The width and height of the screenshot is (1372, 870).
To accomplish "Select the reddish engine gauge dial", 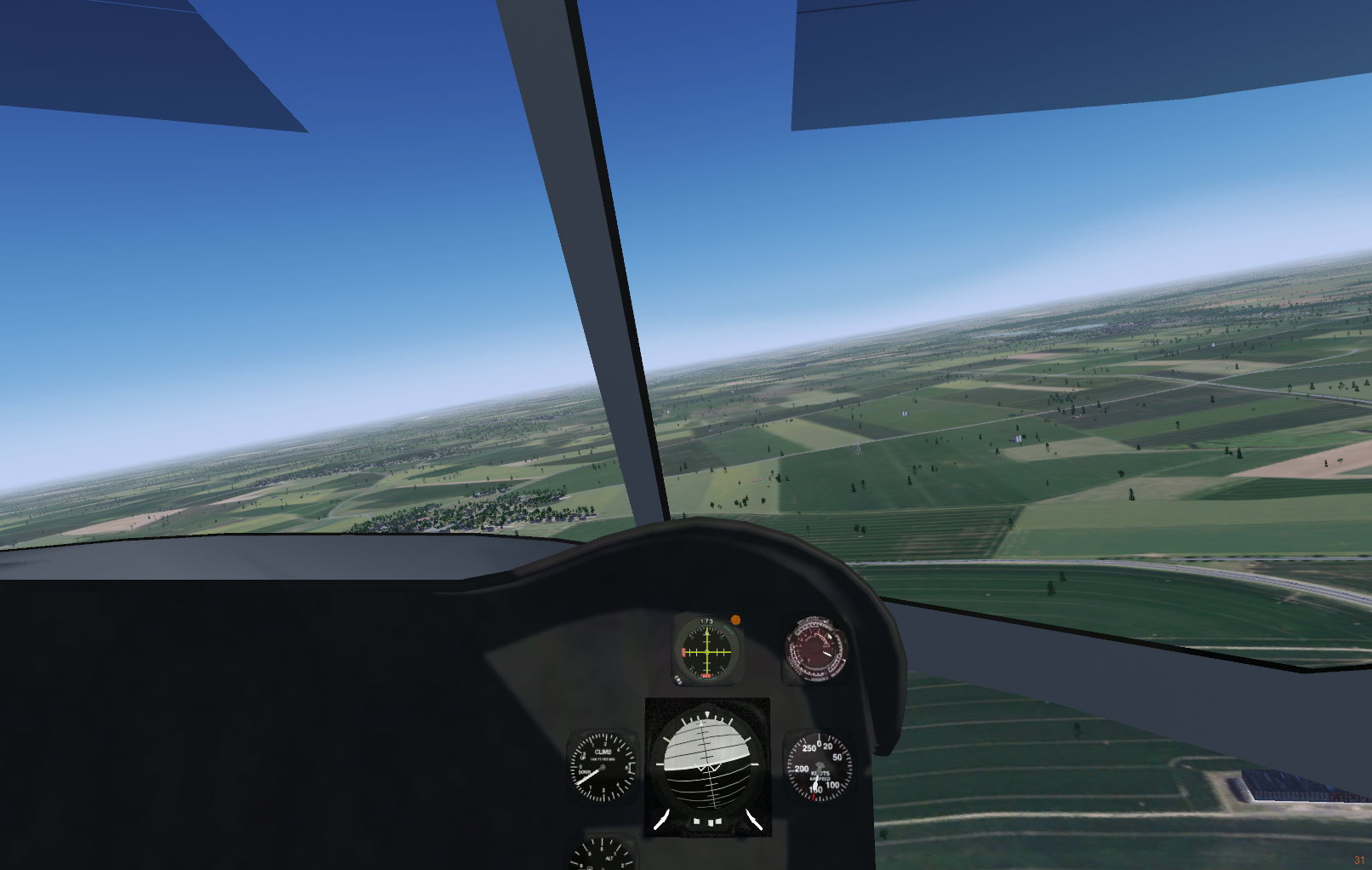I will click(815, 650).
